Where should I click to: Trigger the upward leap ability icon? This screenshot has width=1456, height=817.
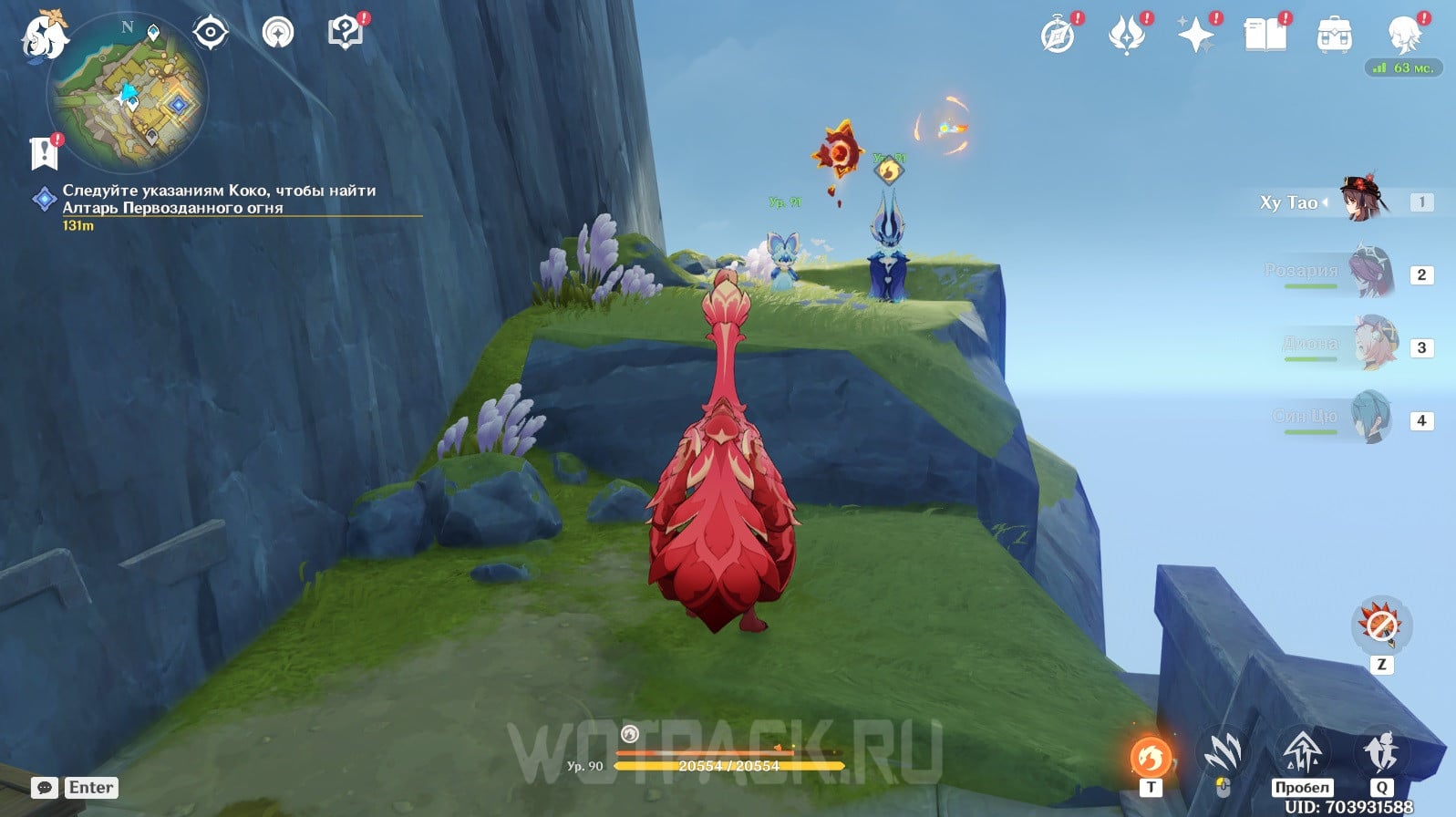(x=1302, y=753)
